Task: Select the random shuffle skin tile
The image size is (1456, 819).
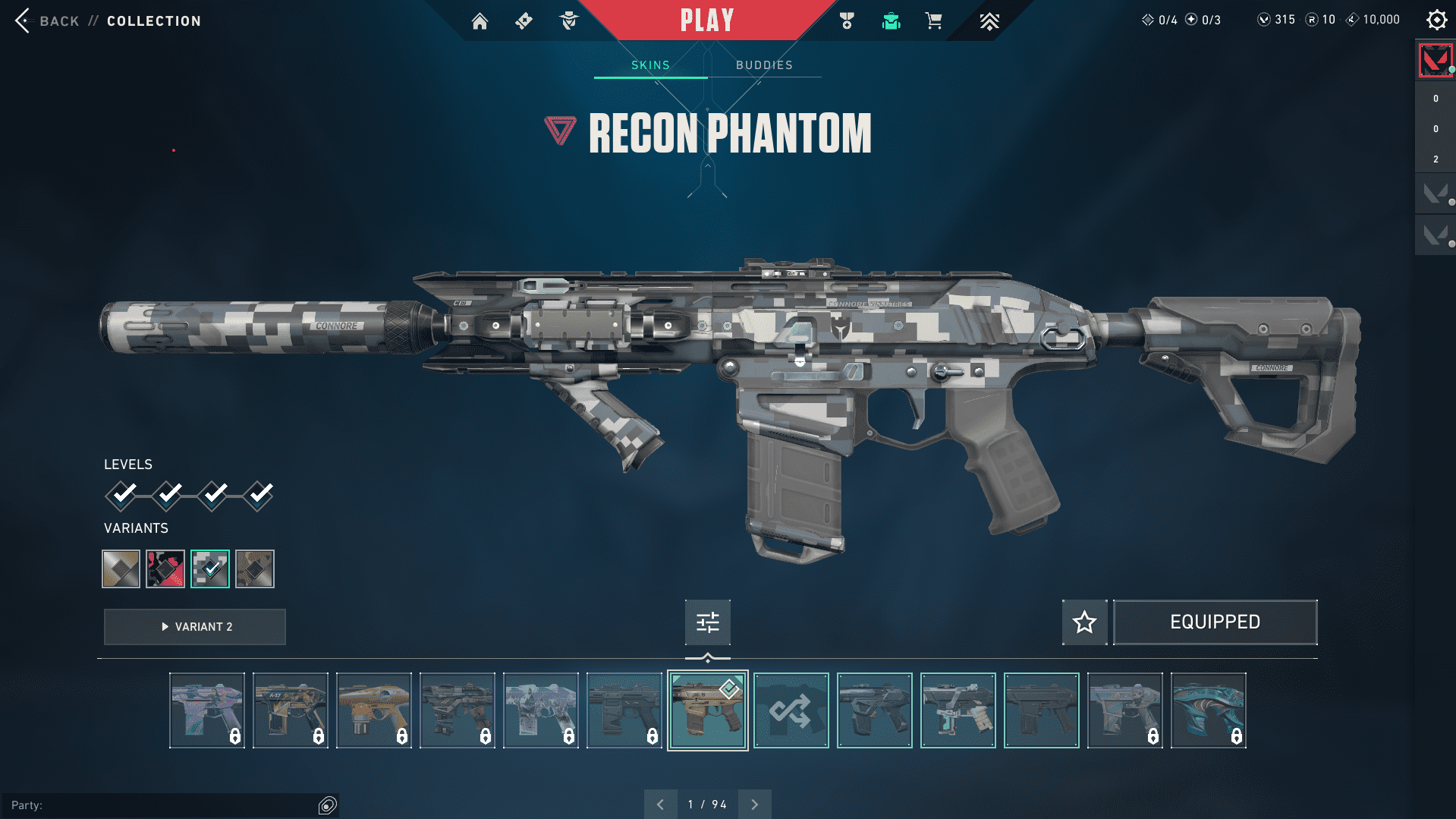Action: point(791,710)
